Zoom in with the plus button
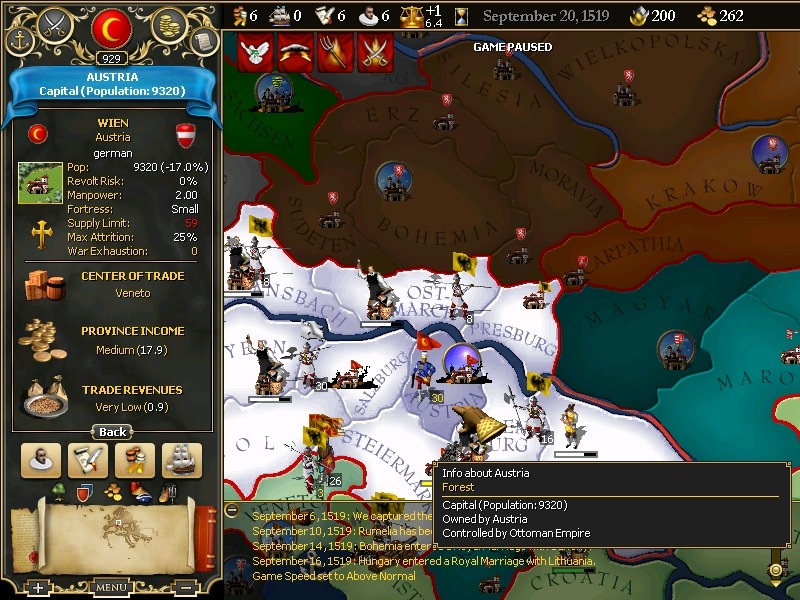The height and width of the screenshot is (600, 800). [x=37, y=588]
